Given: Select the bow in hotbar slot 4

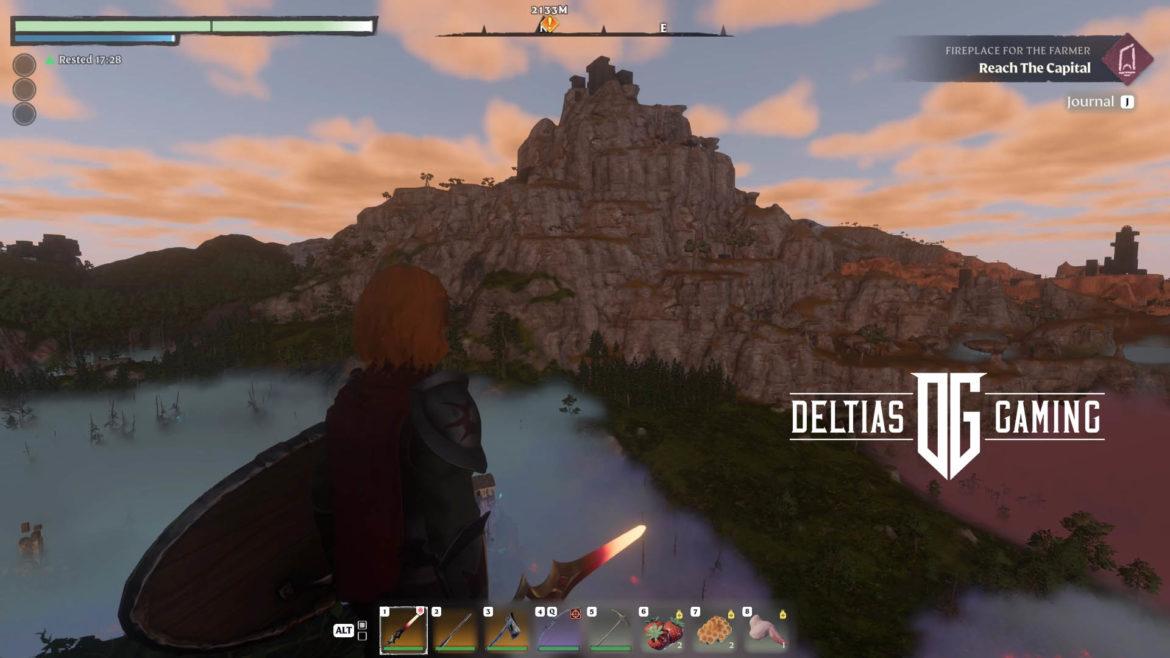Looking at the screenshot, I should pyautogui.click(x=559, y=630).
